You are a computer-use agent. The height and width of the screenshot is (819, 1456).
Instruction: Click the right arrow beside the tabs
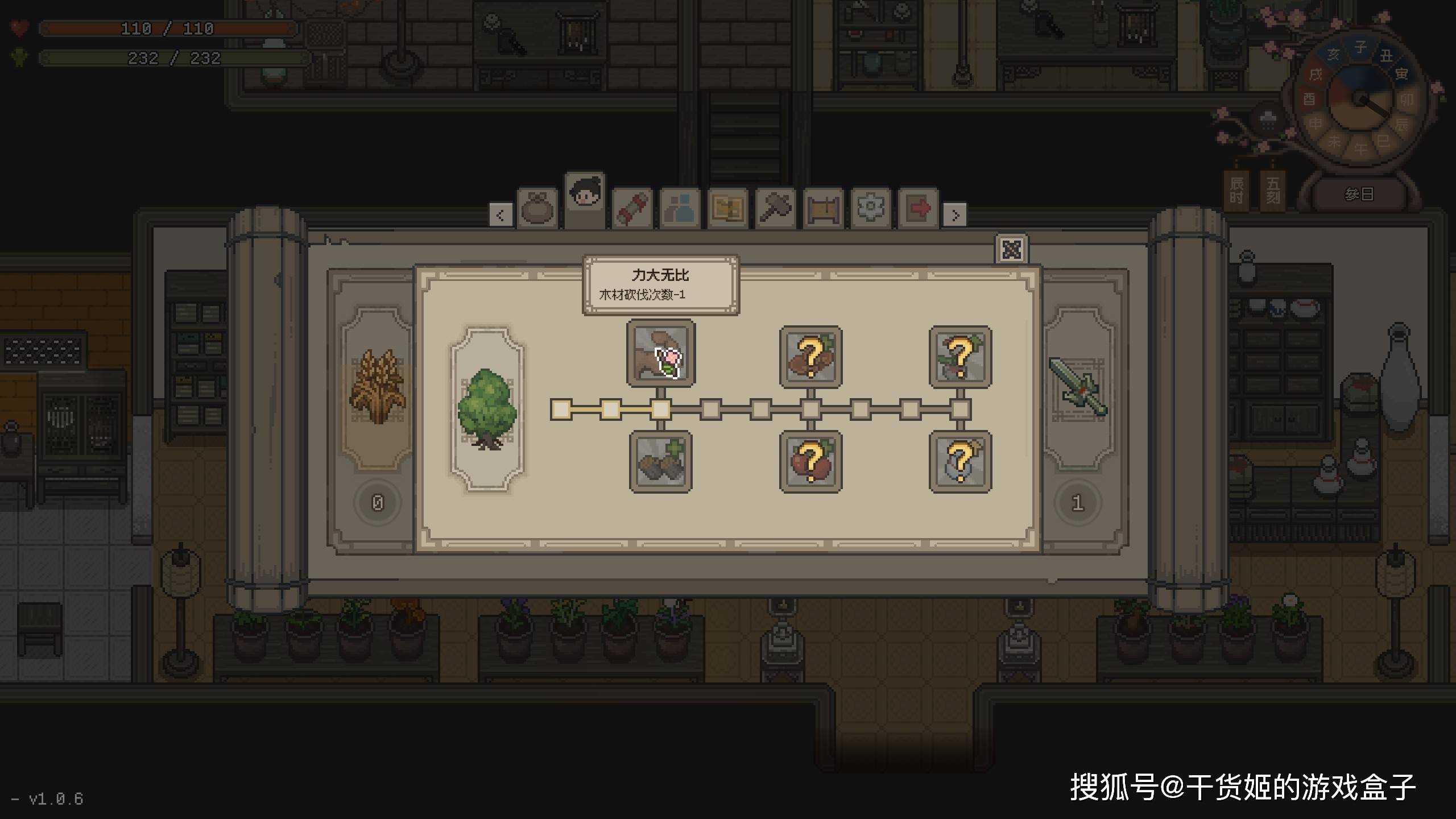tap(955, 215)
